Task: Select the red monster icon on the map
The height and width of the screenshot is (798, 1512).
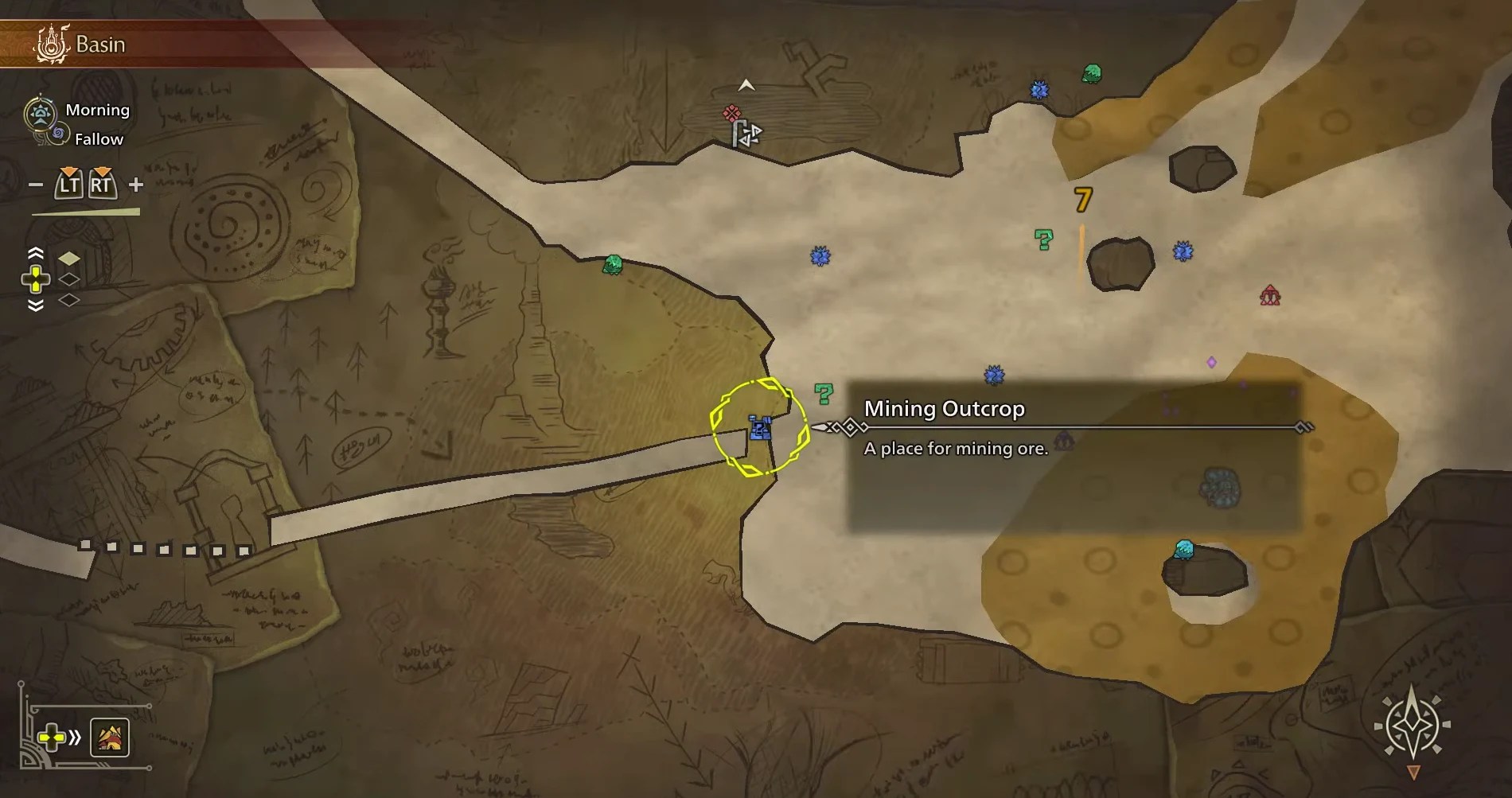Action: point(1270,296)
